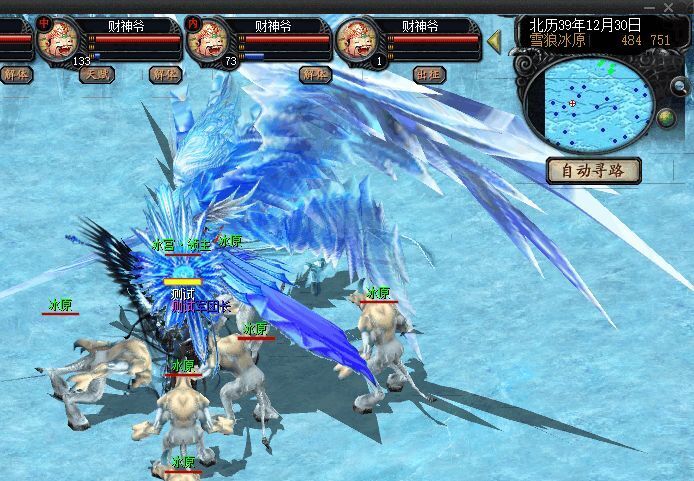Open the globe world map icon
The height and width of the screenshot is (481, 694).
(x=667, y=119)
